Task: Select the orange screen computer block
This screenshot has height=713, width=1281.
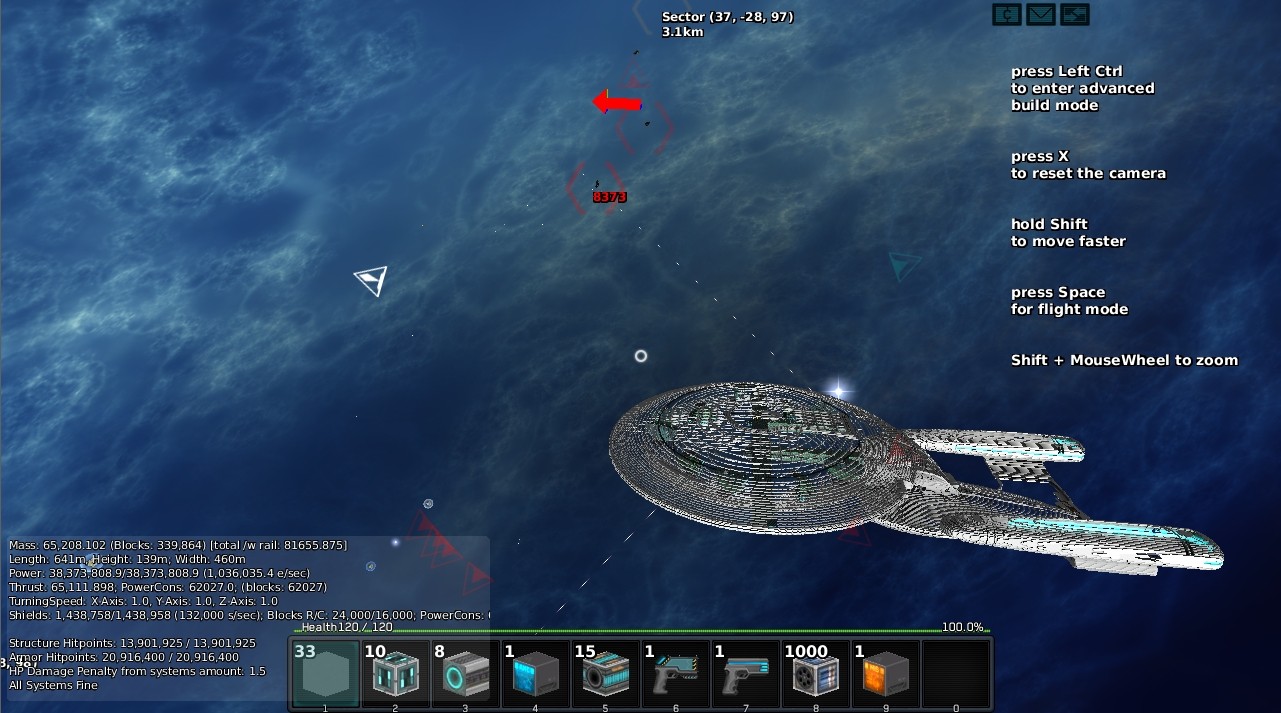Action: click(886, 673)
